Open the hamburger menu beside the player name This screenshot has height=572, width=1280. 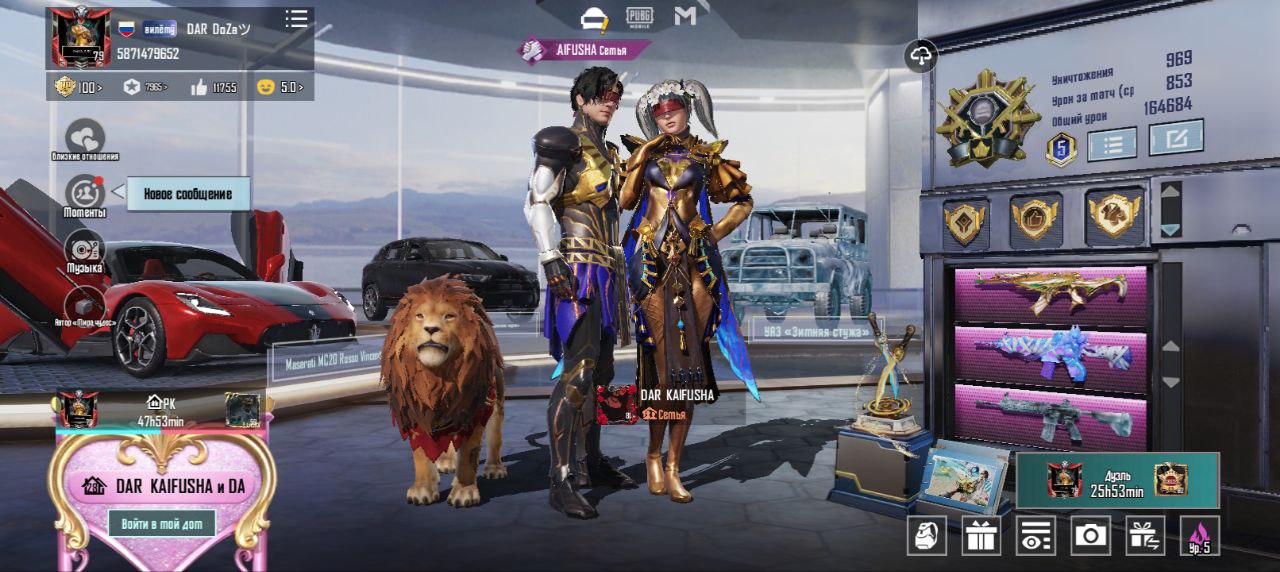296,19
